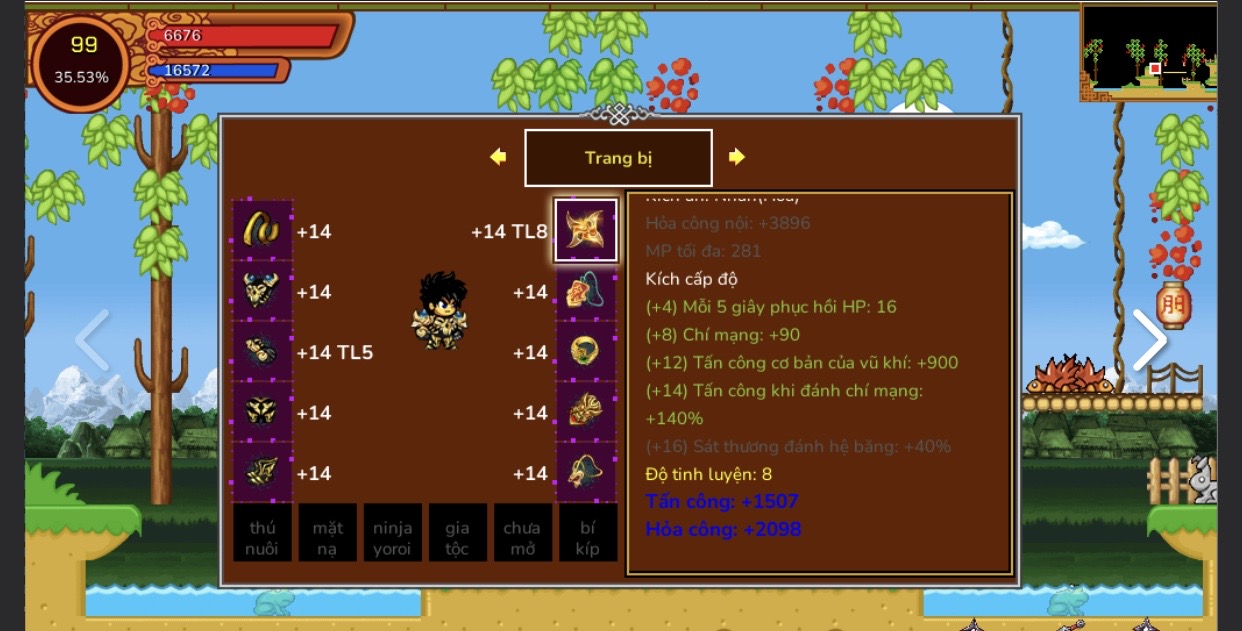1242x631 pixels.
Task: Click the minimap in the corner
Action: pos(1148,52)
